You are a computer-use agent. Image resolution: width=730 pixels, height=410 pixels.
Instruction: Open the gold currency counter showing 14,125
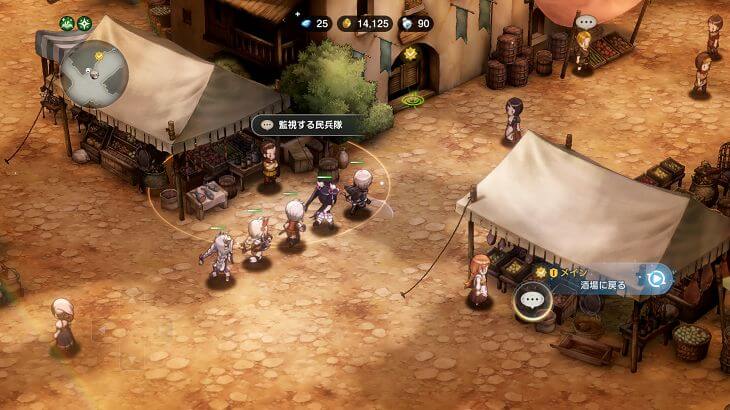[x=365, y=23]
